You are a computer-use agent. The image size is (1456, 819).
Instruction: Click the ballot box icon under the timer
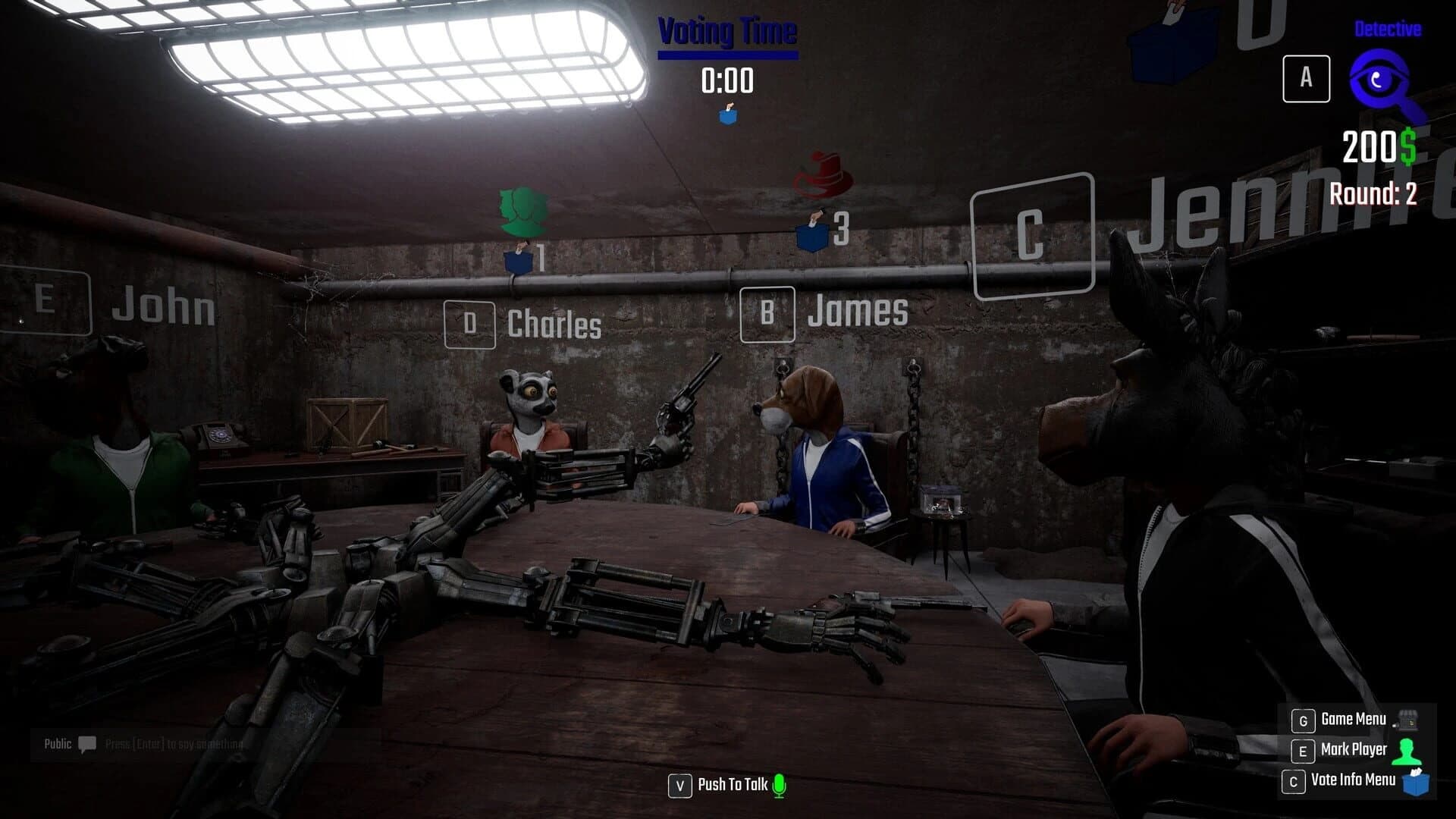(729, 115)
